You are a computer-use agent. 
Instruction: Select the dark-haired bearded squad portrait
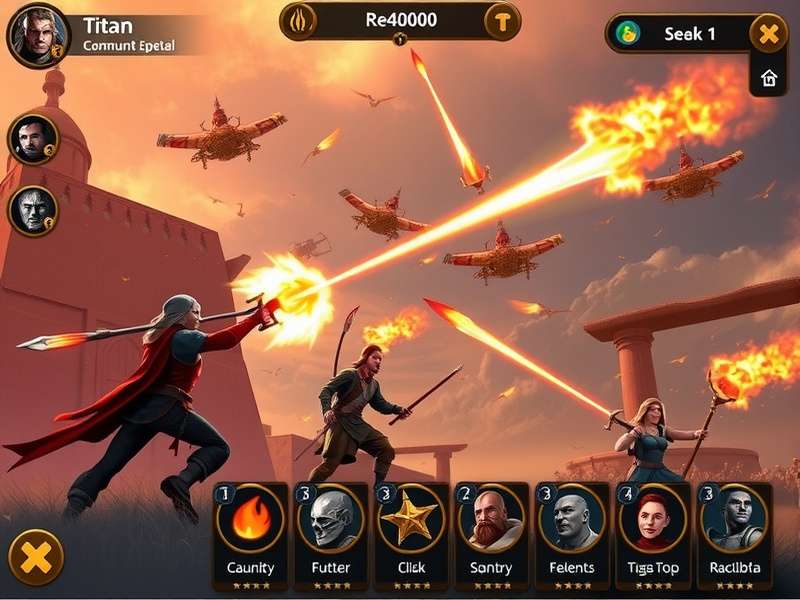click(x=33, y=139)
